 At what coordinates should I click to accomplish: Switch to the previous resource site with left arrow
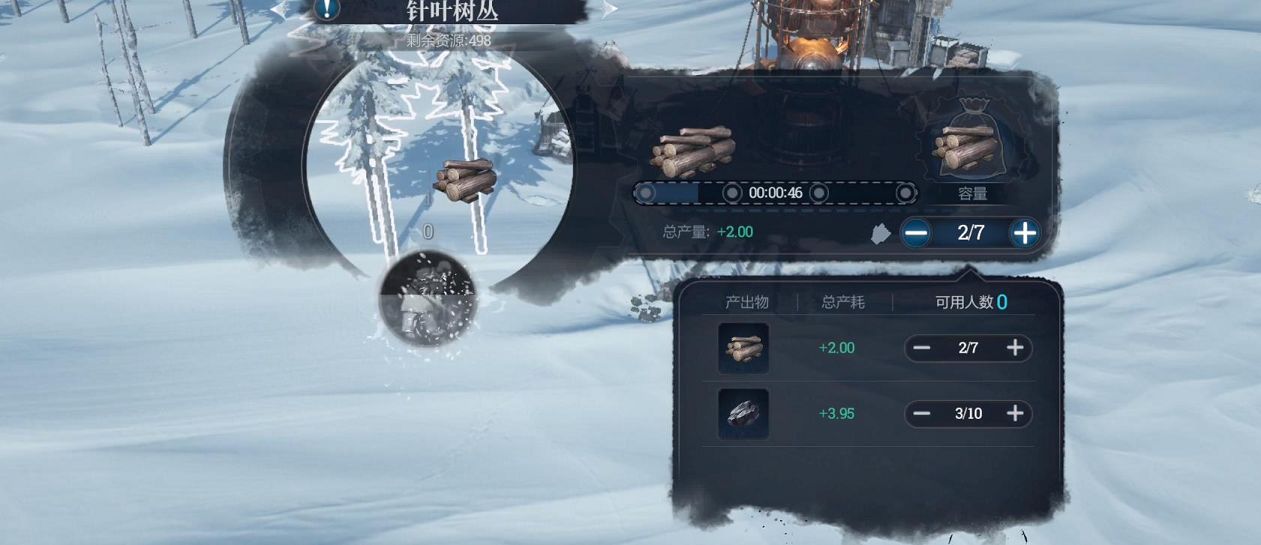pos(279,8)
